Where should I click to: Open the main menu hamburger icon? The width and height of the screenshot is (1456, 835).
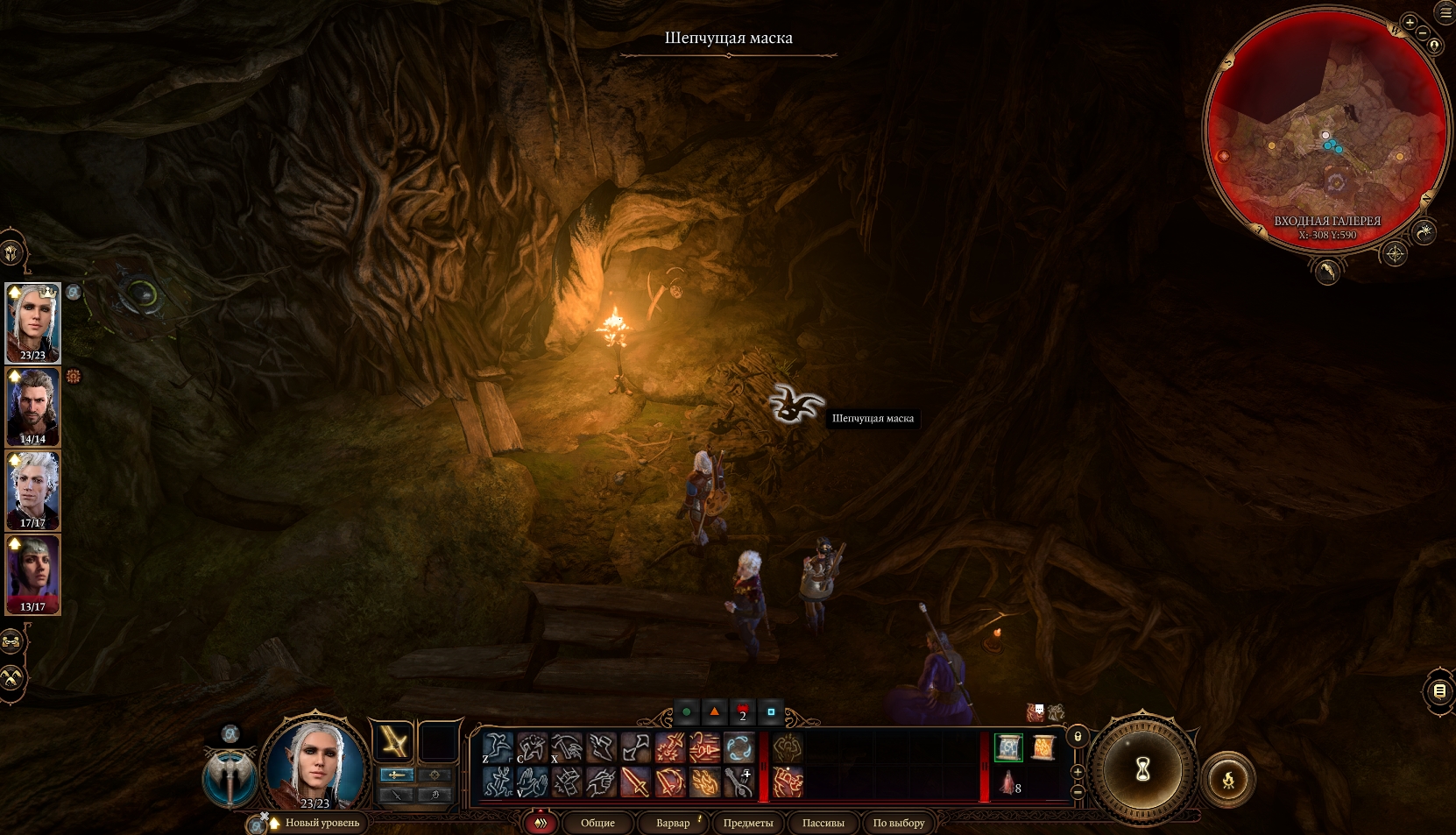coord(1445,12)
